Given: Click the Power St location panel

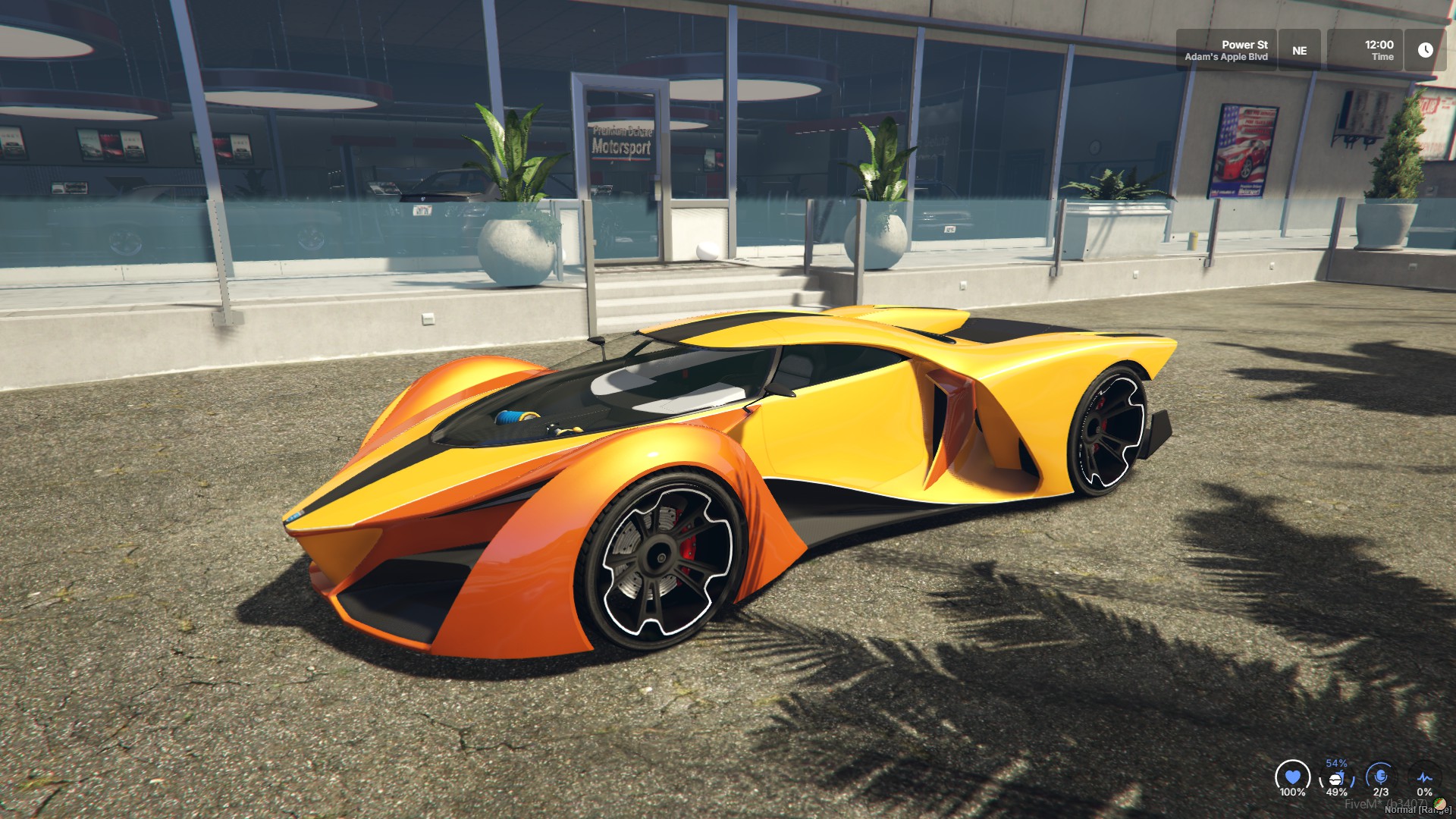Looking at the screenshot, I should (x=1226, y=50).
